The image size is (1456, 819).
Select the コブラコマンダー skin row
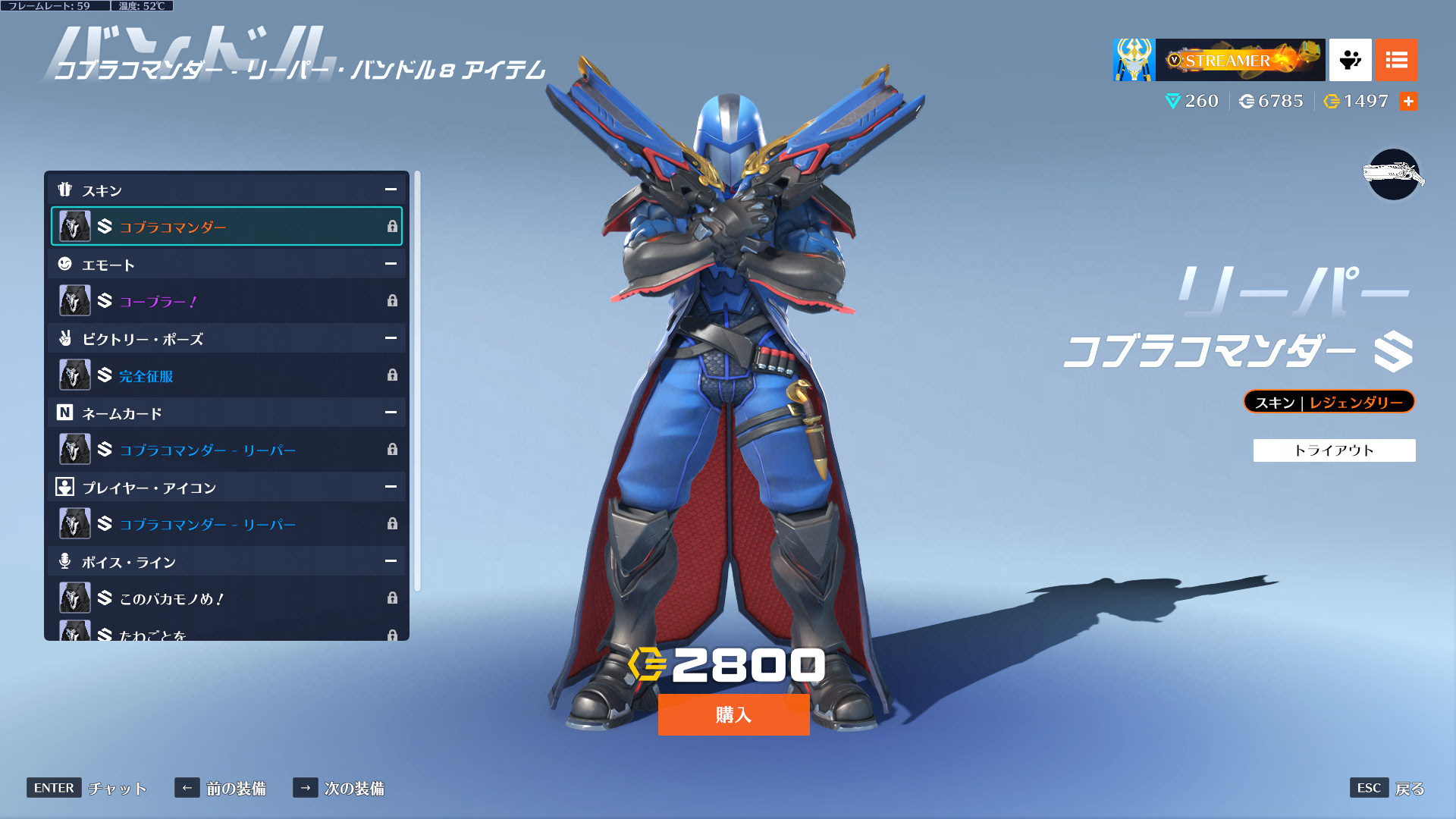pyautogui.click(x=227, y=226)
